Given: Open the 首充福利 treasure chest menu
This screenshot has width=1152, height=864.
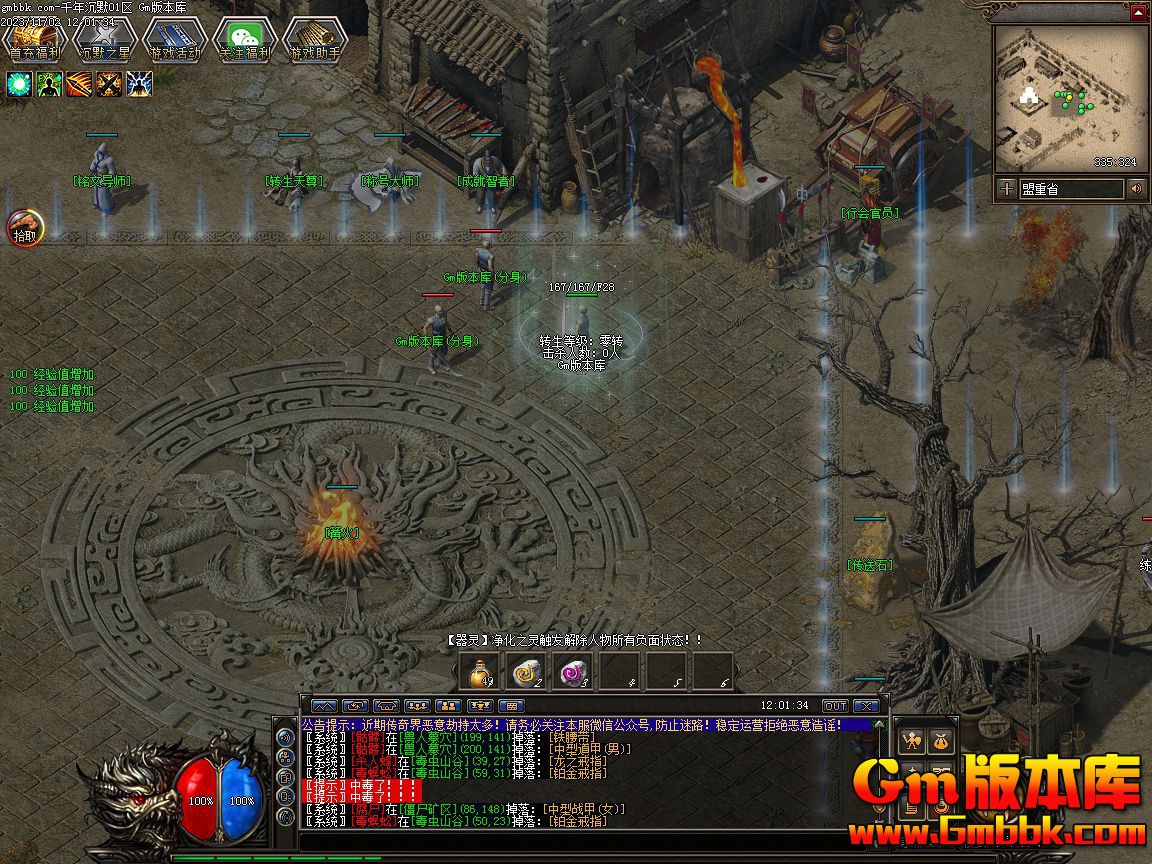Looking at the screenshot, I should coord(34,41).
